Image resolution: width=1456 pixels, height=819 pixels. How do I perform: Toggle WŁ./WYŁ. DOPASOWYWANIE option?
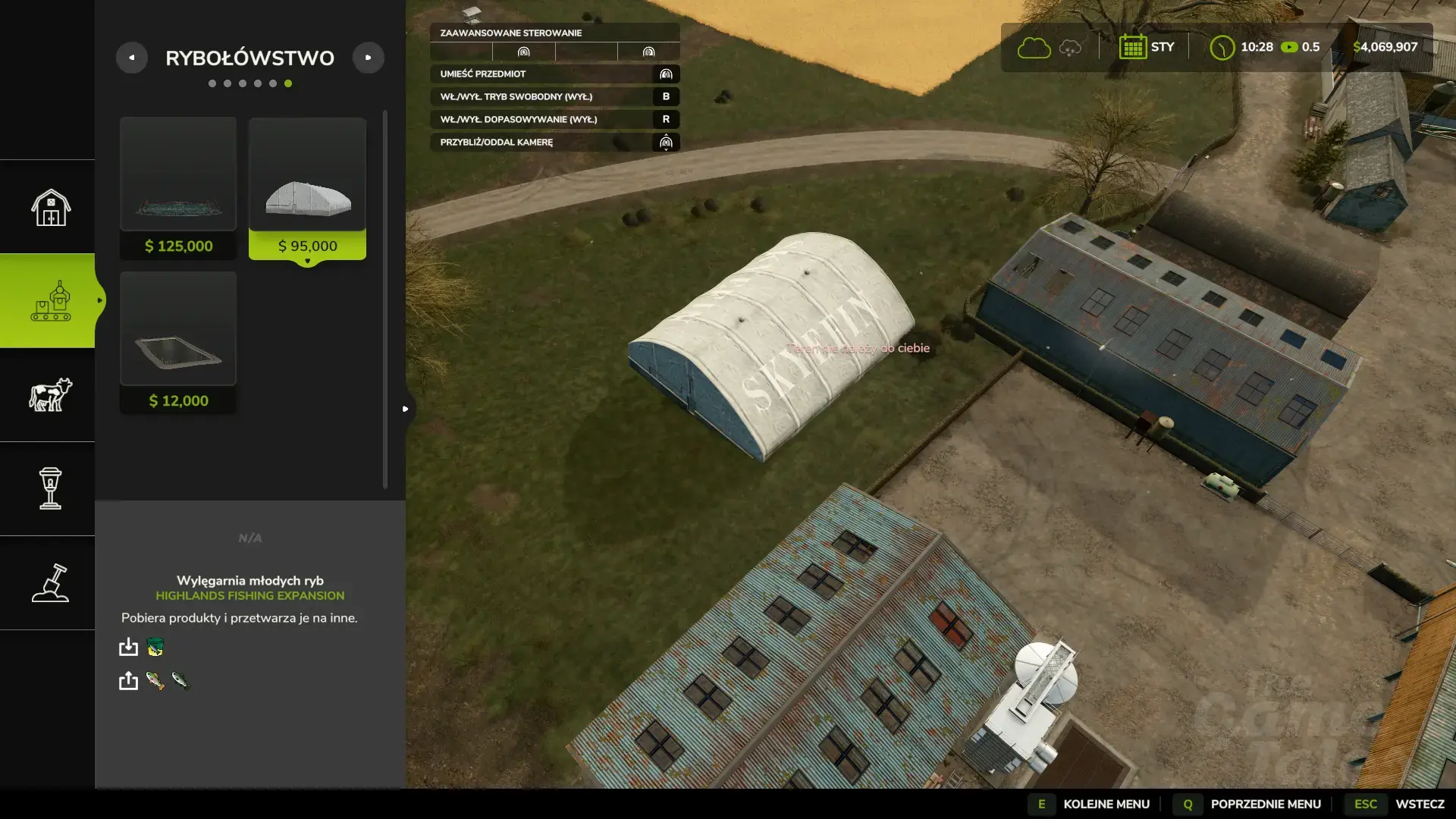point(554,119)
